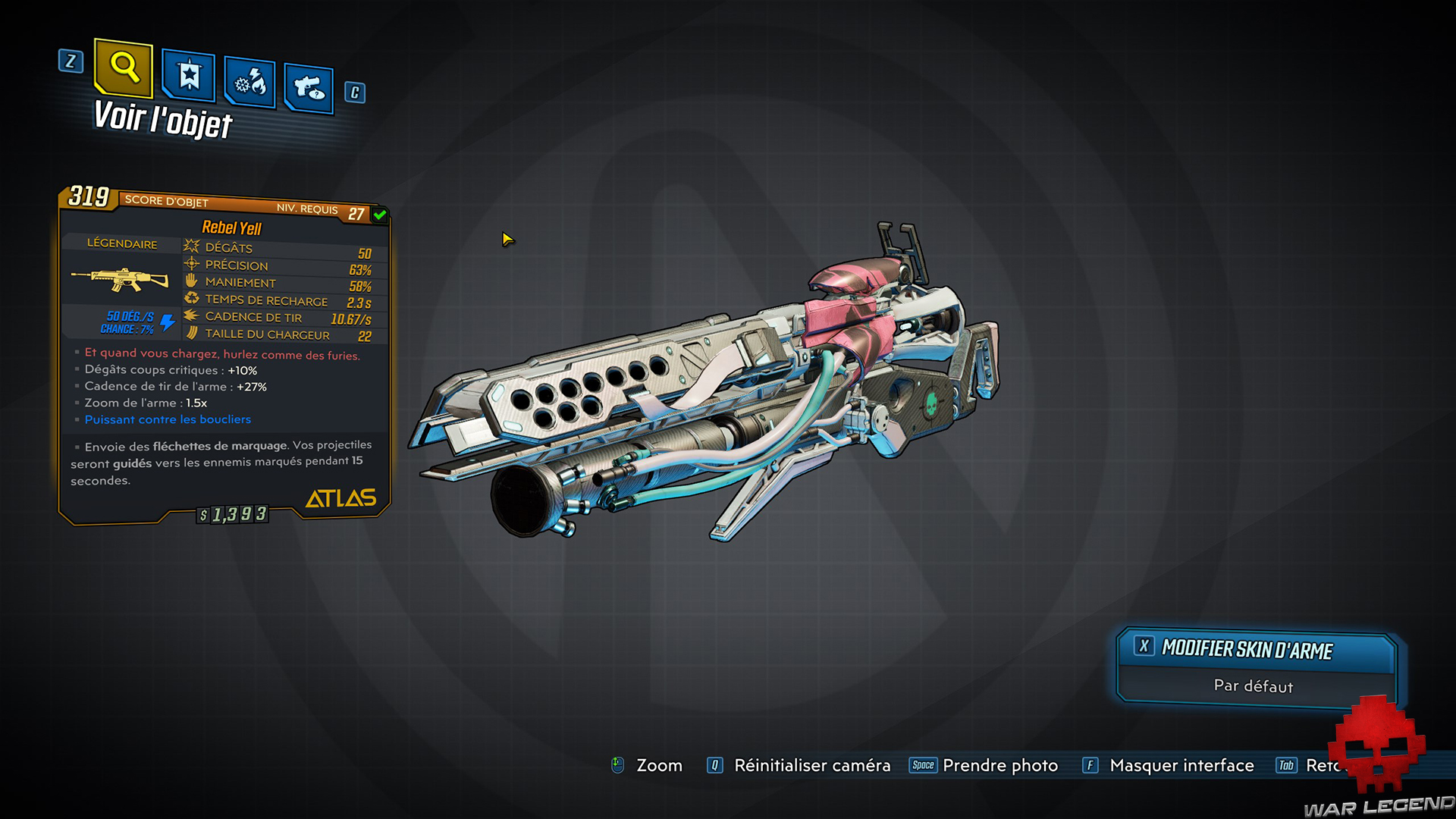Click the Puissant contre les boucliers text

[x=167, y=419]
